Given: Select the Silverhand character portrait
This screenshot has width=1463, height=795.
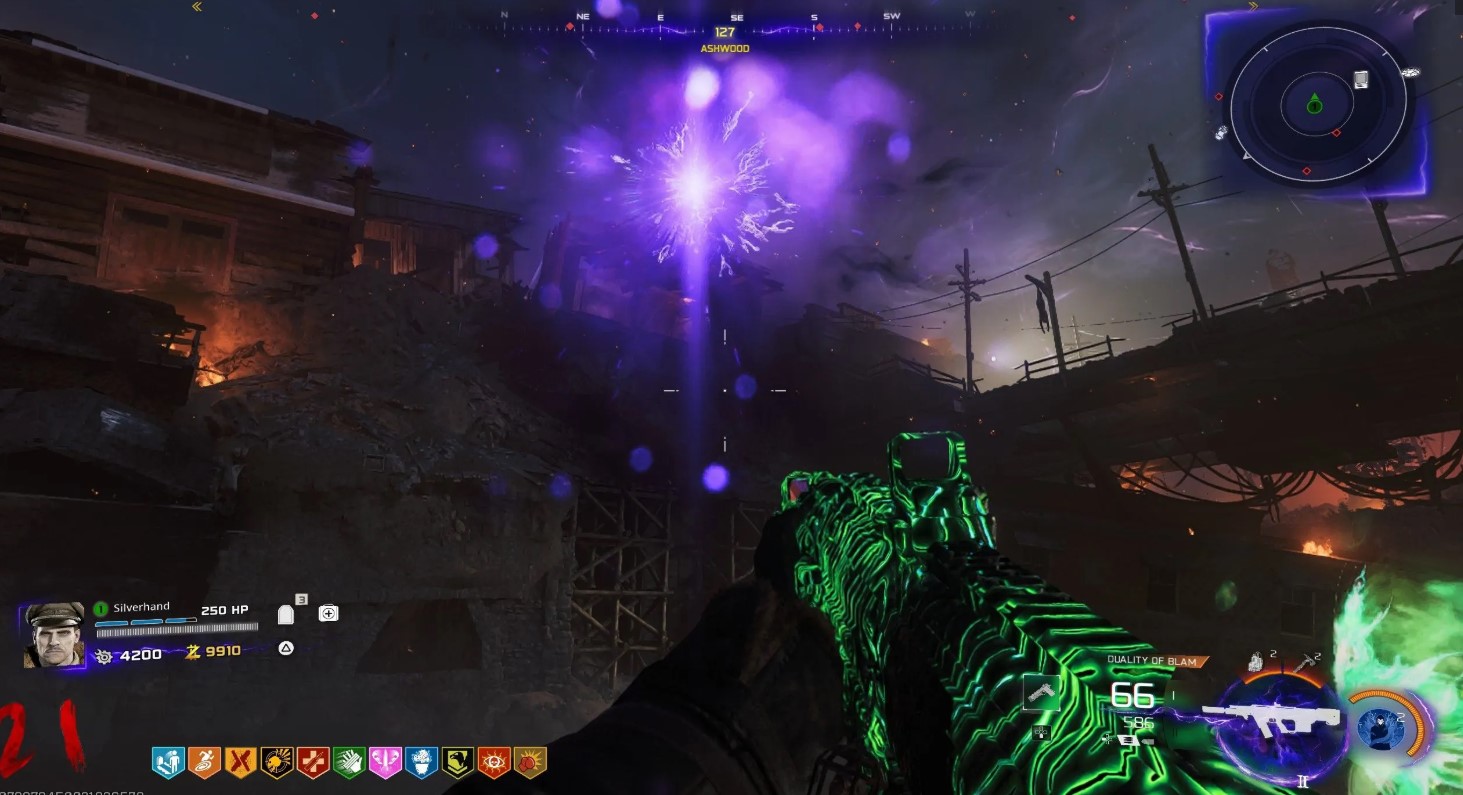Looking at the screenshot, I should pos(54,634).
